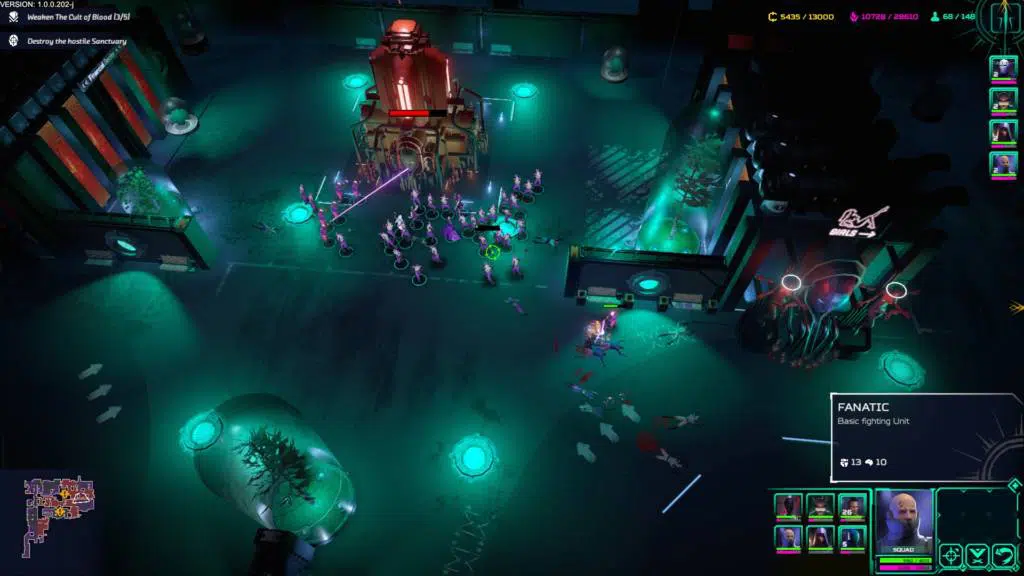
Task: Select the Destroy the hostile Sanctuary objective
Action: tap(77, 41)
